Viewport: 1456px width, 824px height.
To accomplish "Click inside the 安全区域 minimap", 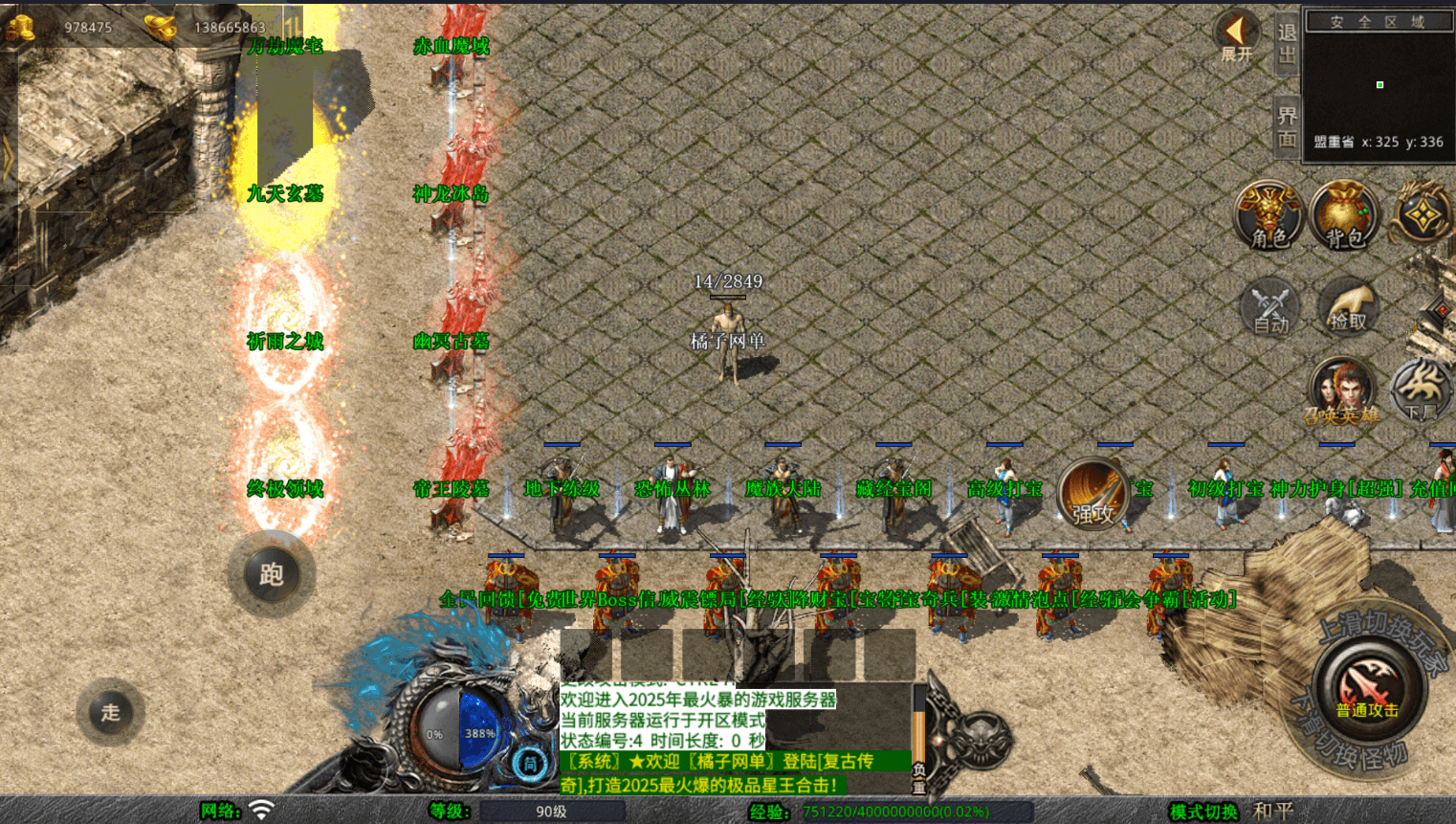I will click(1379, 84).
